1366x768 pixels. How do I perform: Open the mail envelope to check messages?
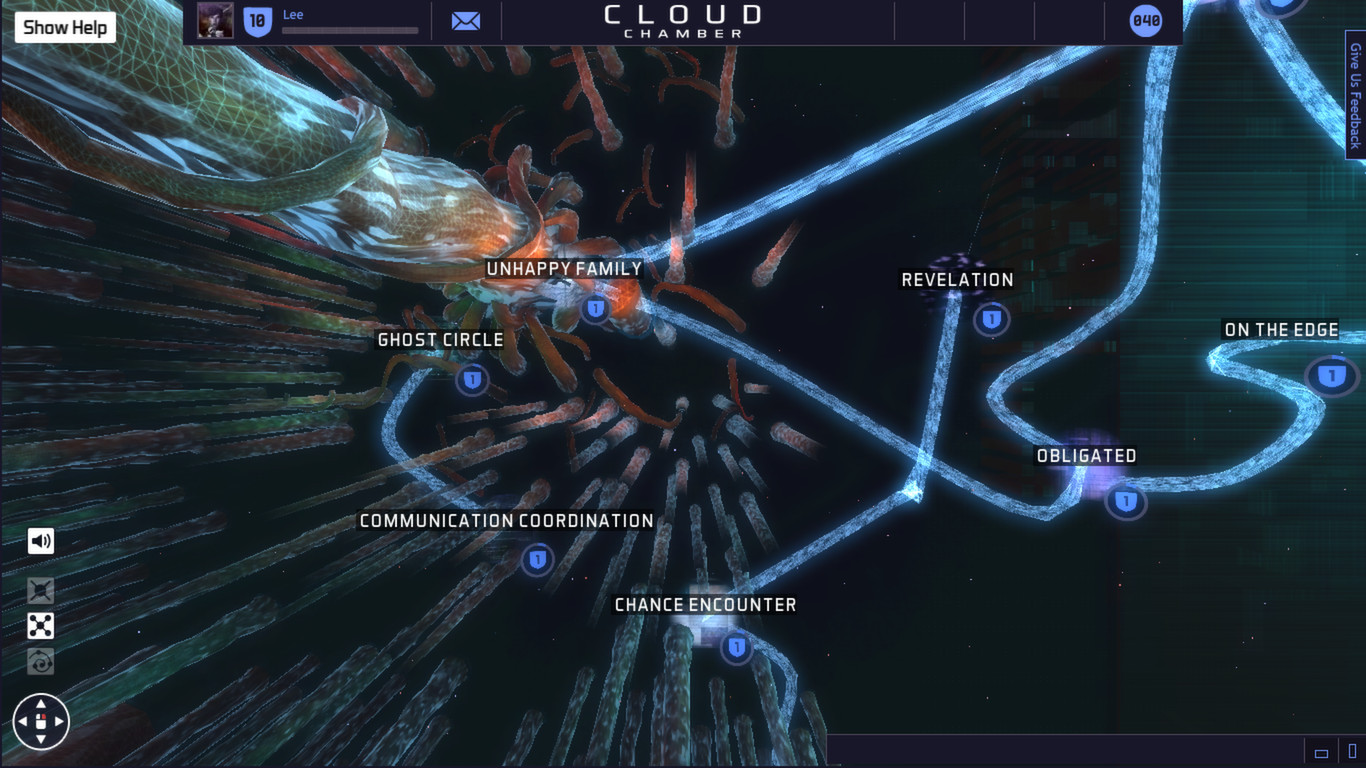coord(466,20)
